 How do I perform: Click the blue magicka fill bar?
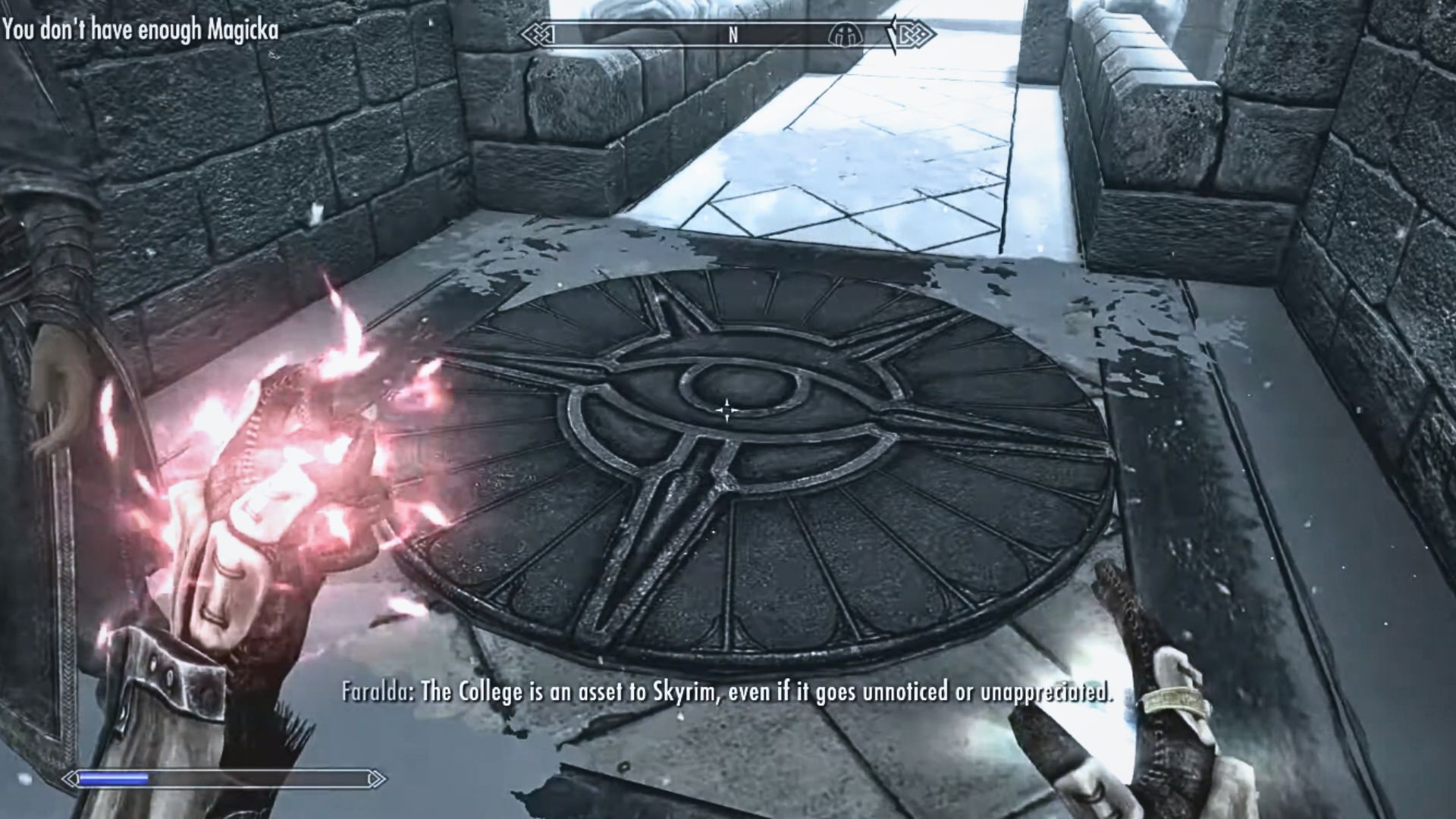click(114, 777)
